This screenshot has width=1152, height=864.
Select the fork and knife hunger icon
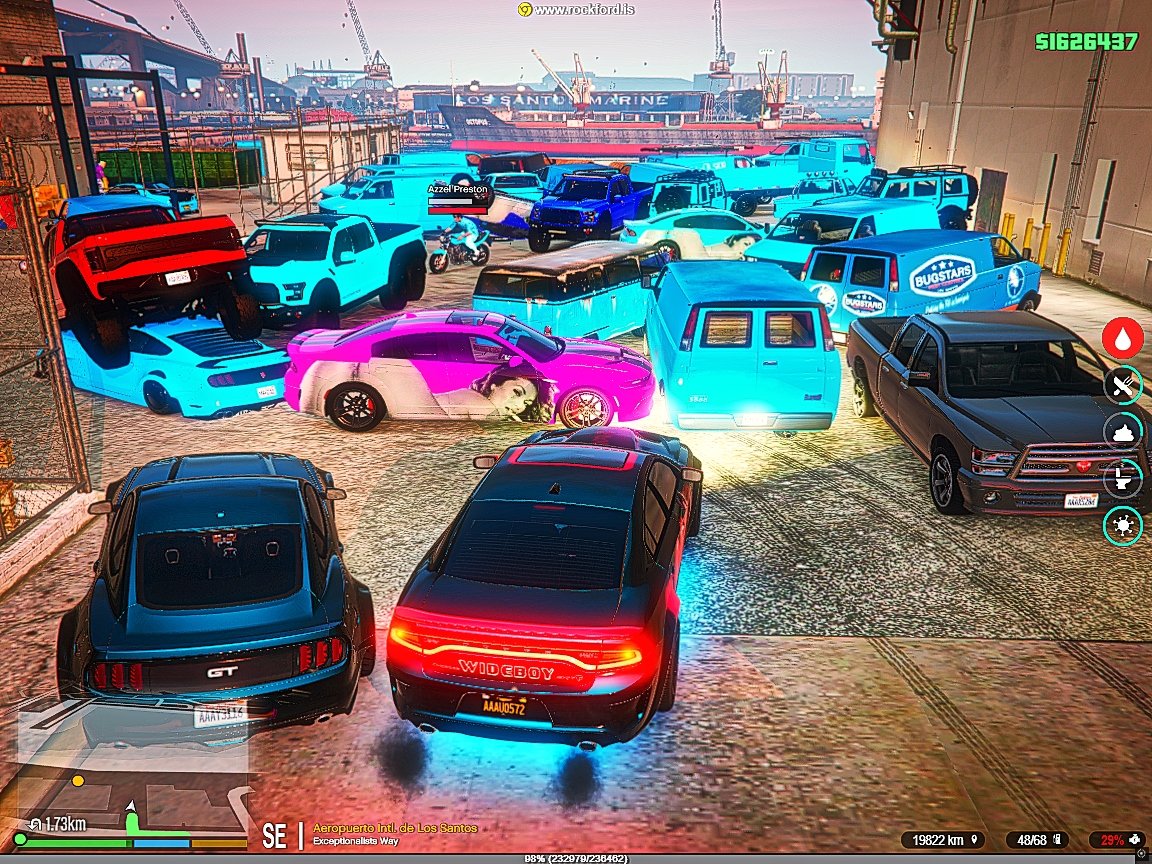1123,385
